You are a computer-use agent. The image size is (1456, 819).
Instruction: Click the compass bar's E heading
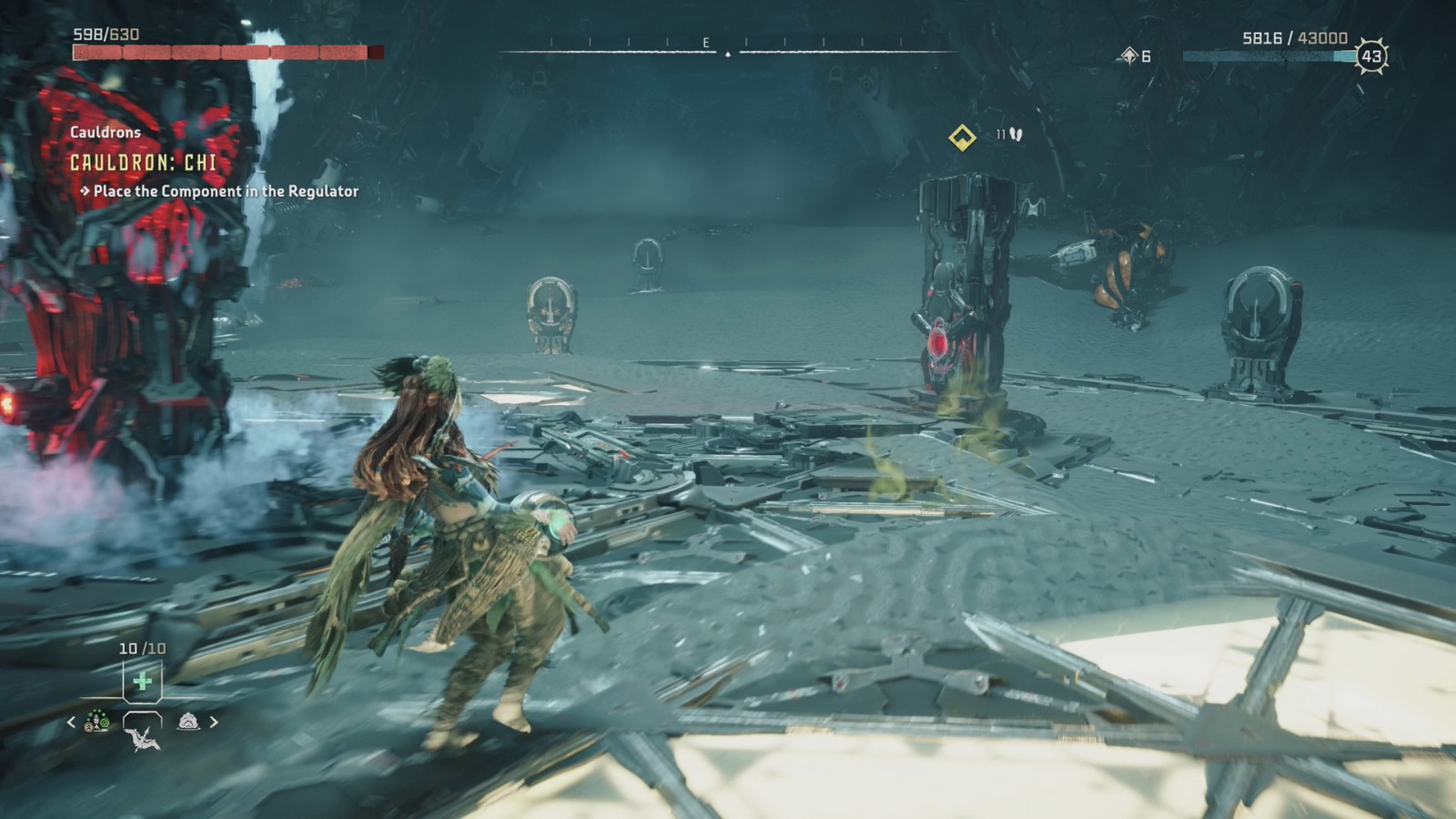[x=705, y=43]
